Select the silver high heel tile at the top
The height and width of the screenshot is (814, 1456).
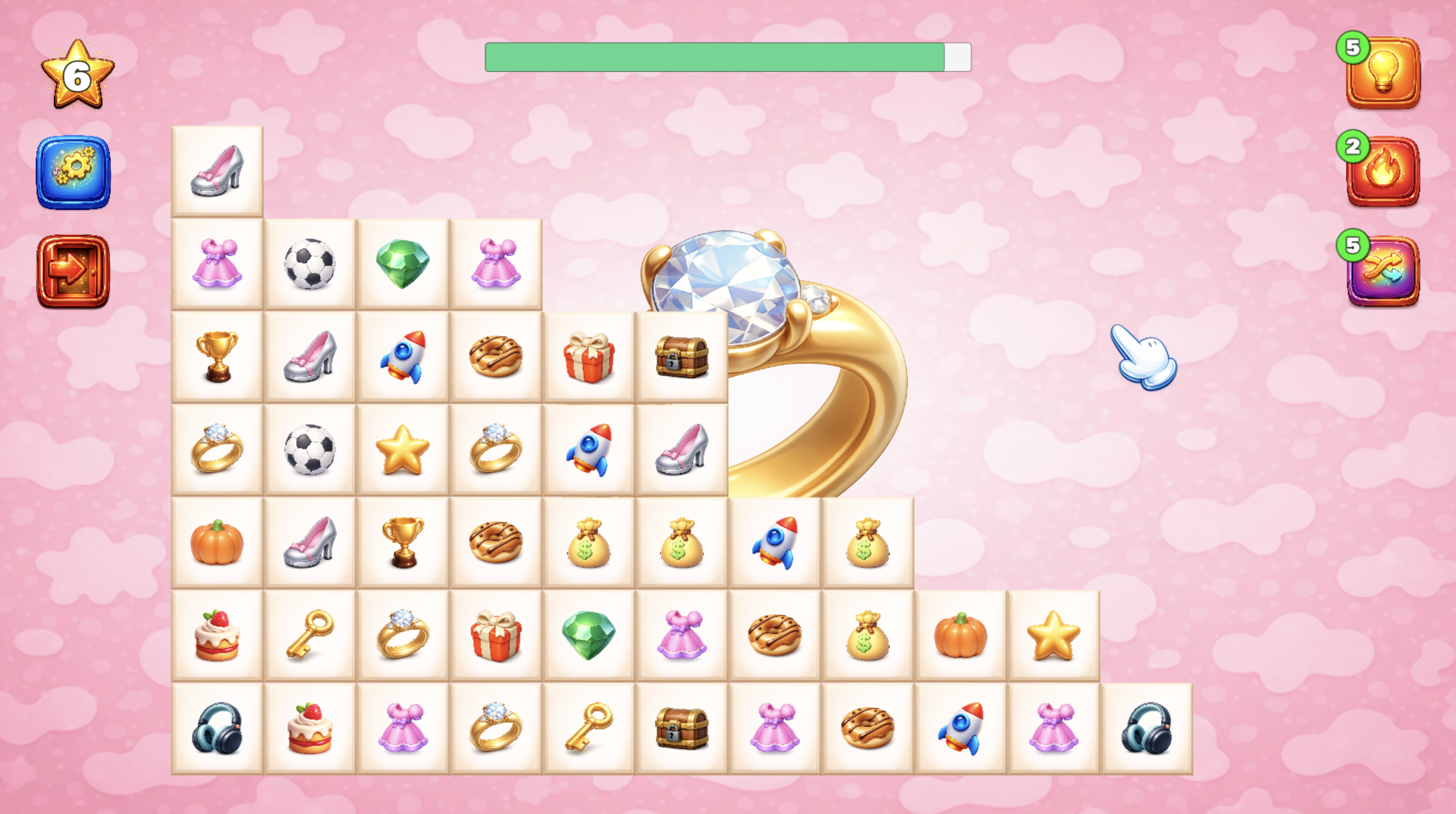click(x=218, y=171)
